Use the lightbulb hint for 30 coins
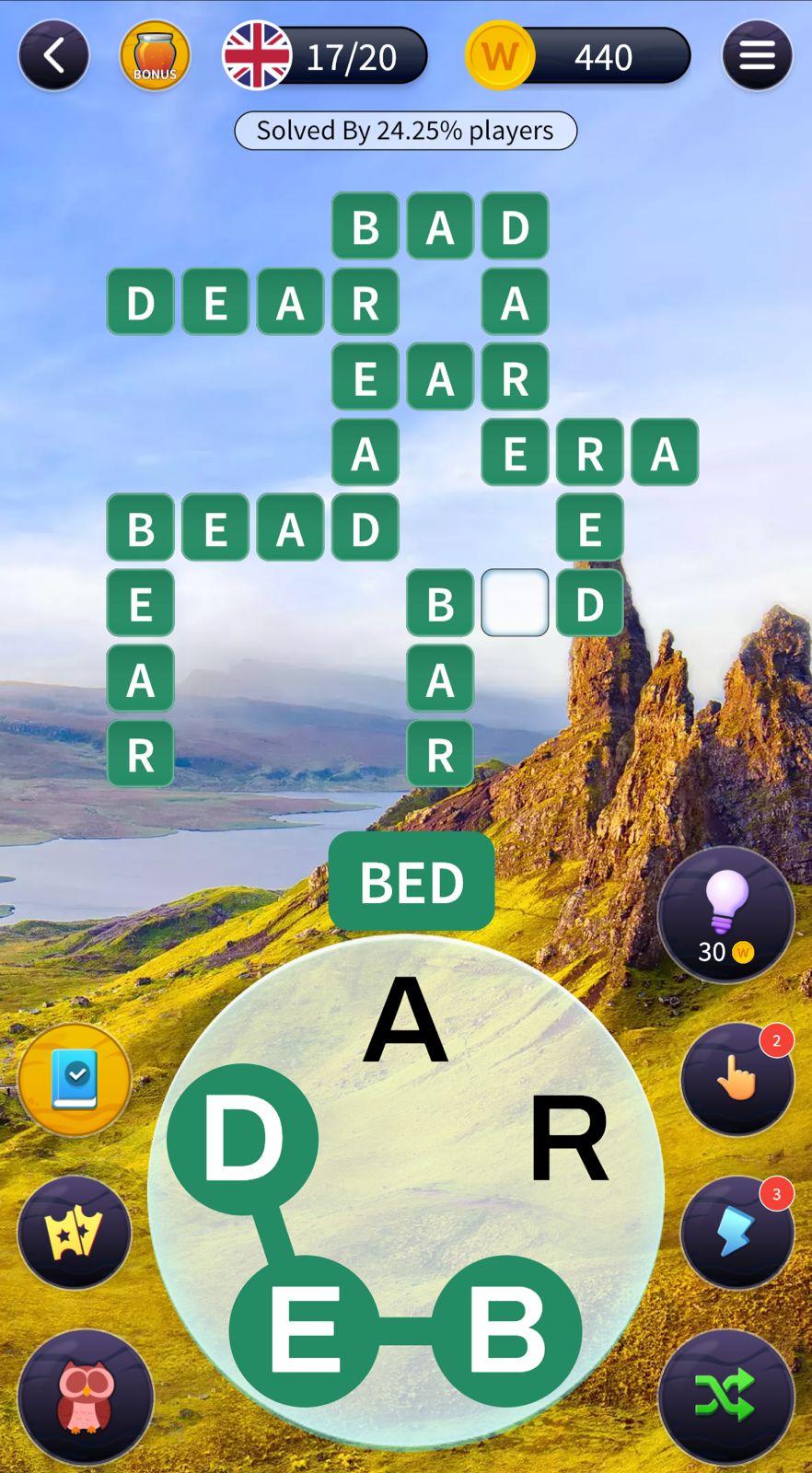This screenshot has width=812, height=1473. [726, 914]
